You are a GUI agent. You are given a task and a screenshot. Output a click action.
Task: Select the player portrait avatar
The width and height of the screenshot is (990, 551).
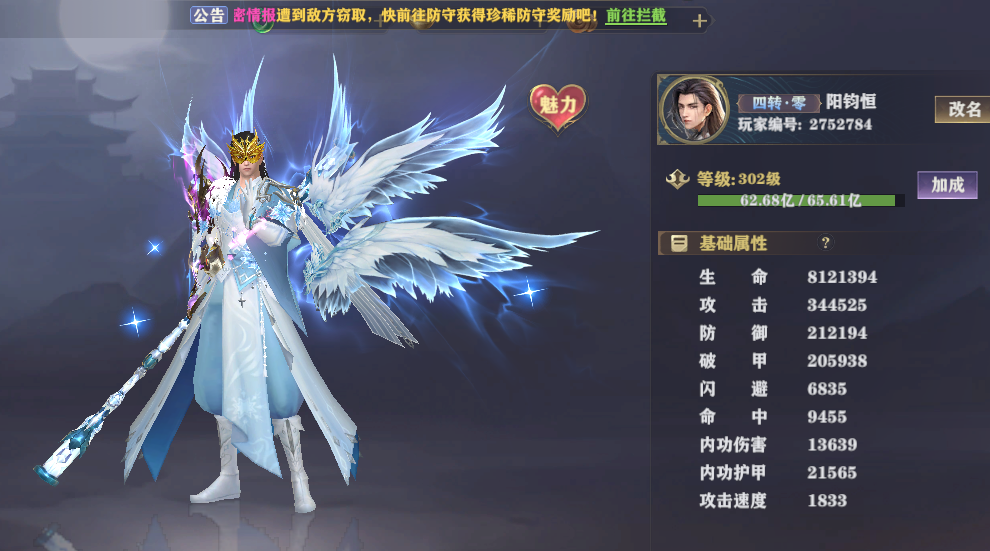(692, 109)
